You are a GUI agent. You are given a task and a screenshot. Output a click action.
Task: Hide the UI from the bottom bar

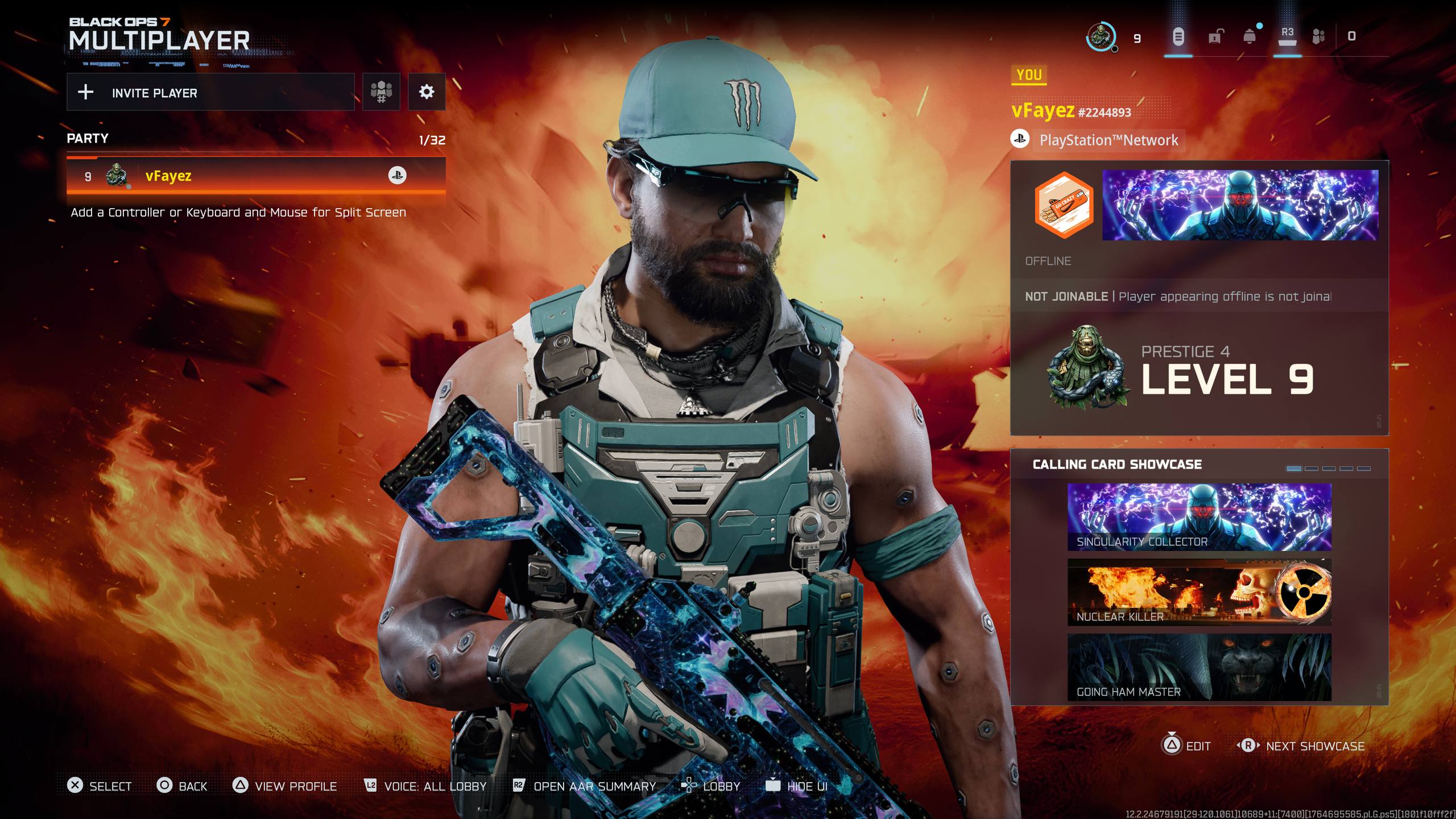797,786
